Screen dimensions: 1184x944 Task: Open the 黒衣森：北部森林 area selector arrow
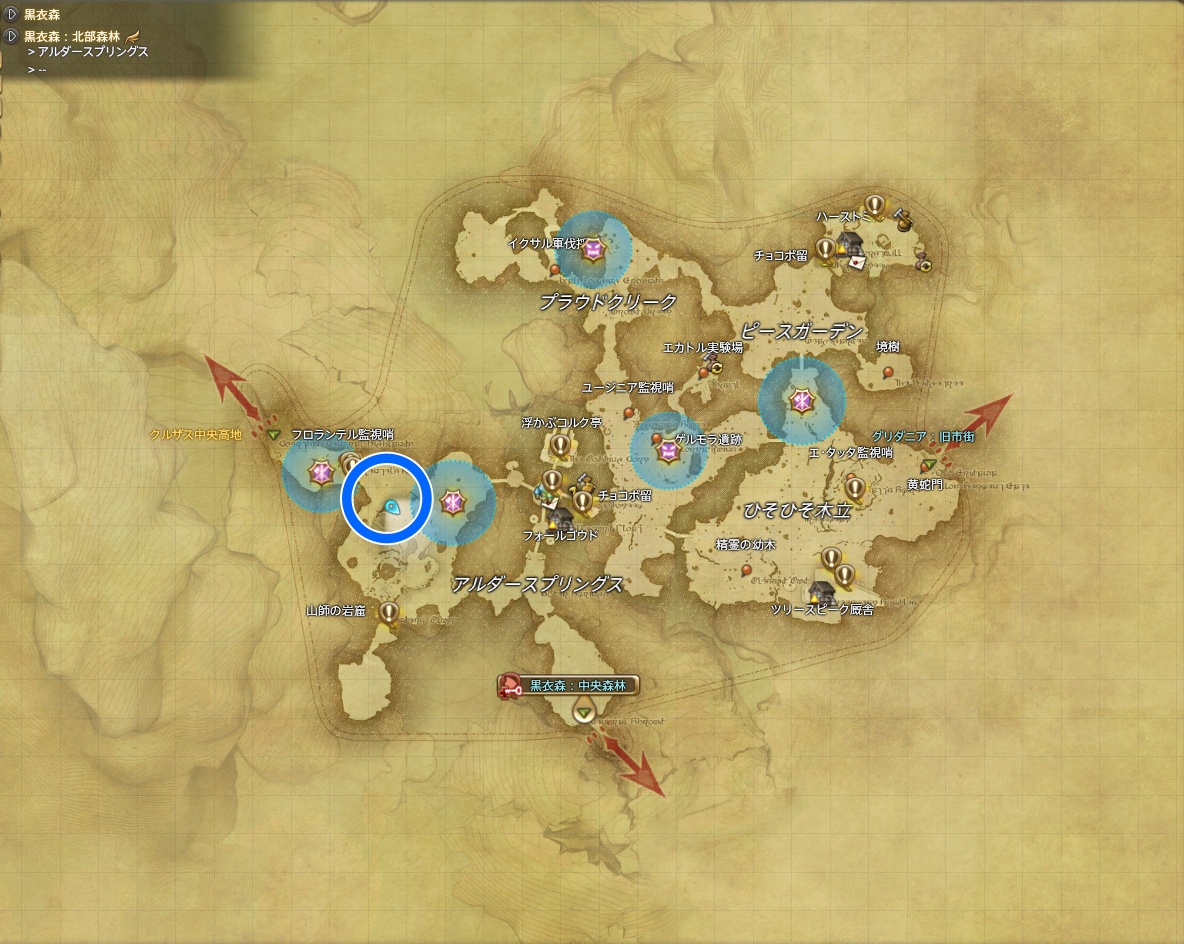[11, 36]
